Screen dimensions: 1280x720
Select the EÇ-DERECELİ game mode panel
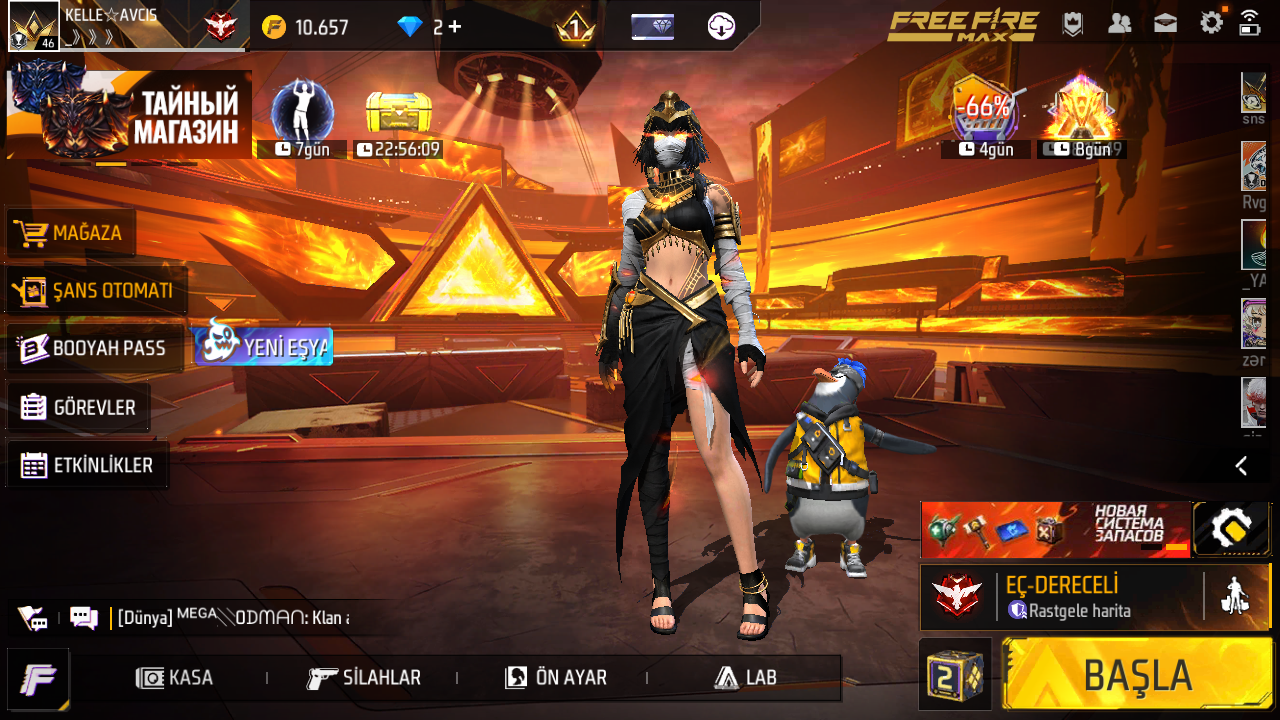1060,597
